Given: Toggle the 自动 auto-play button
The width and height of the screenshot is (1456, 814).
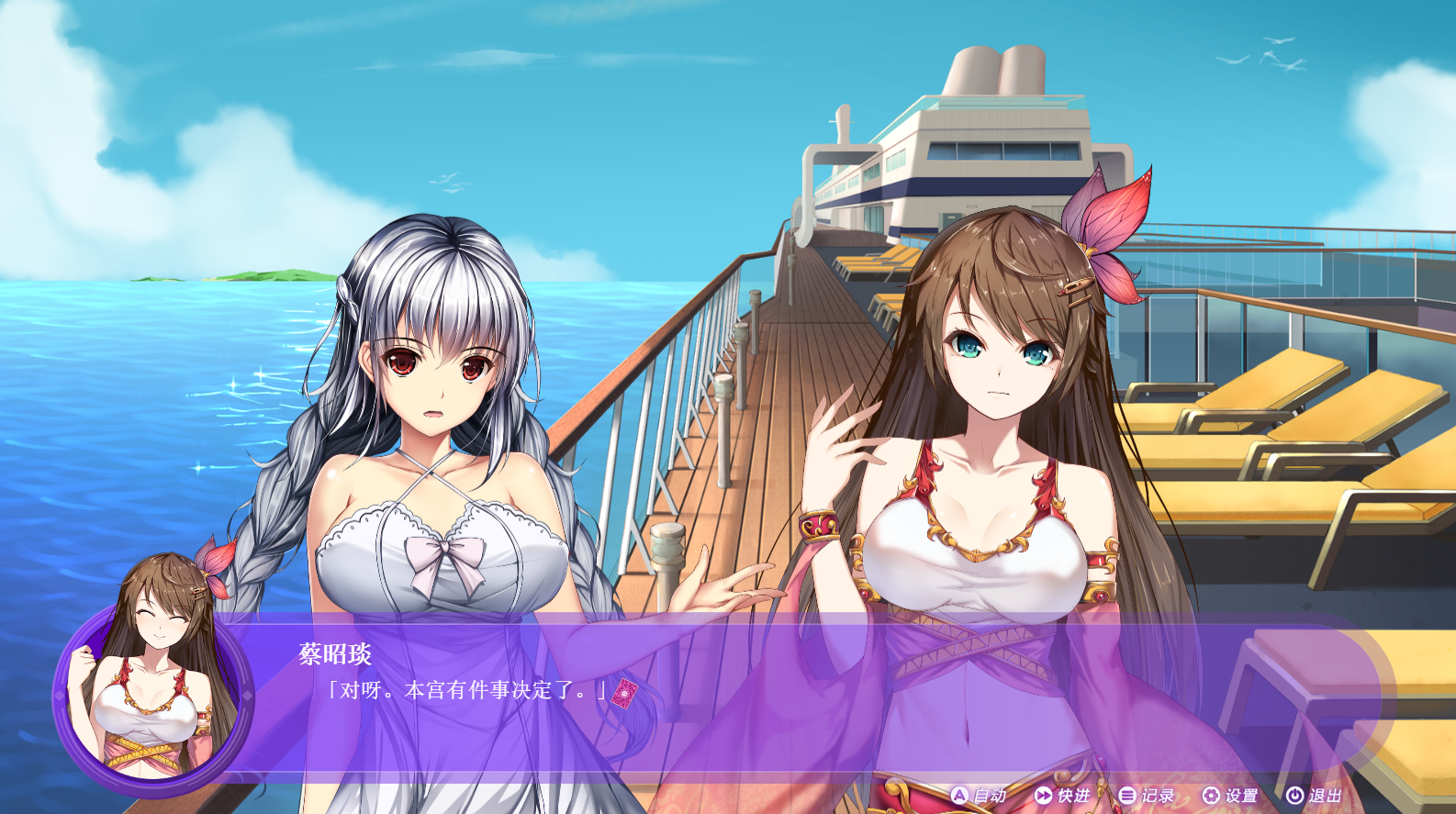Looking at the screenshot, I should tap(979, 796).
